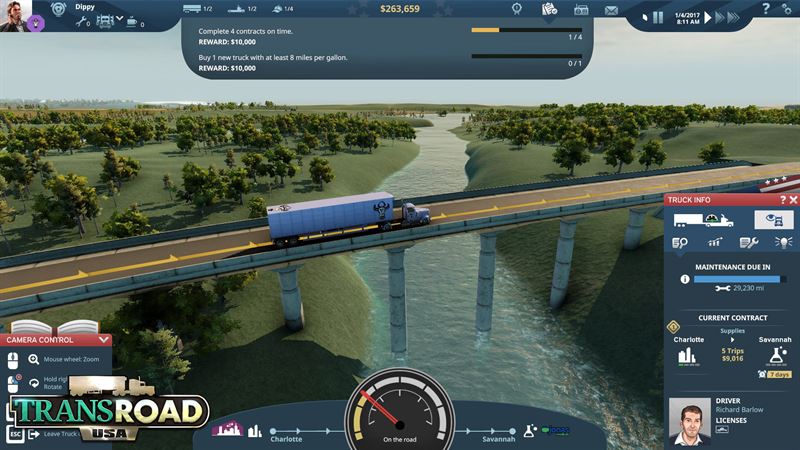Screen dimensions: 800x450
Task: Switch to the lightbulb tips tab
Action: [781, 243]
